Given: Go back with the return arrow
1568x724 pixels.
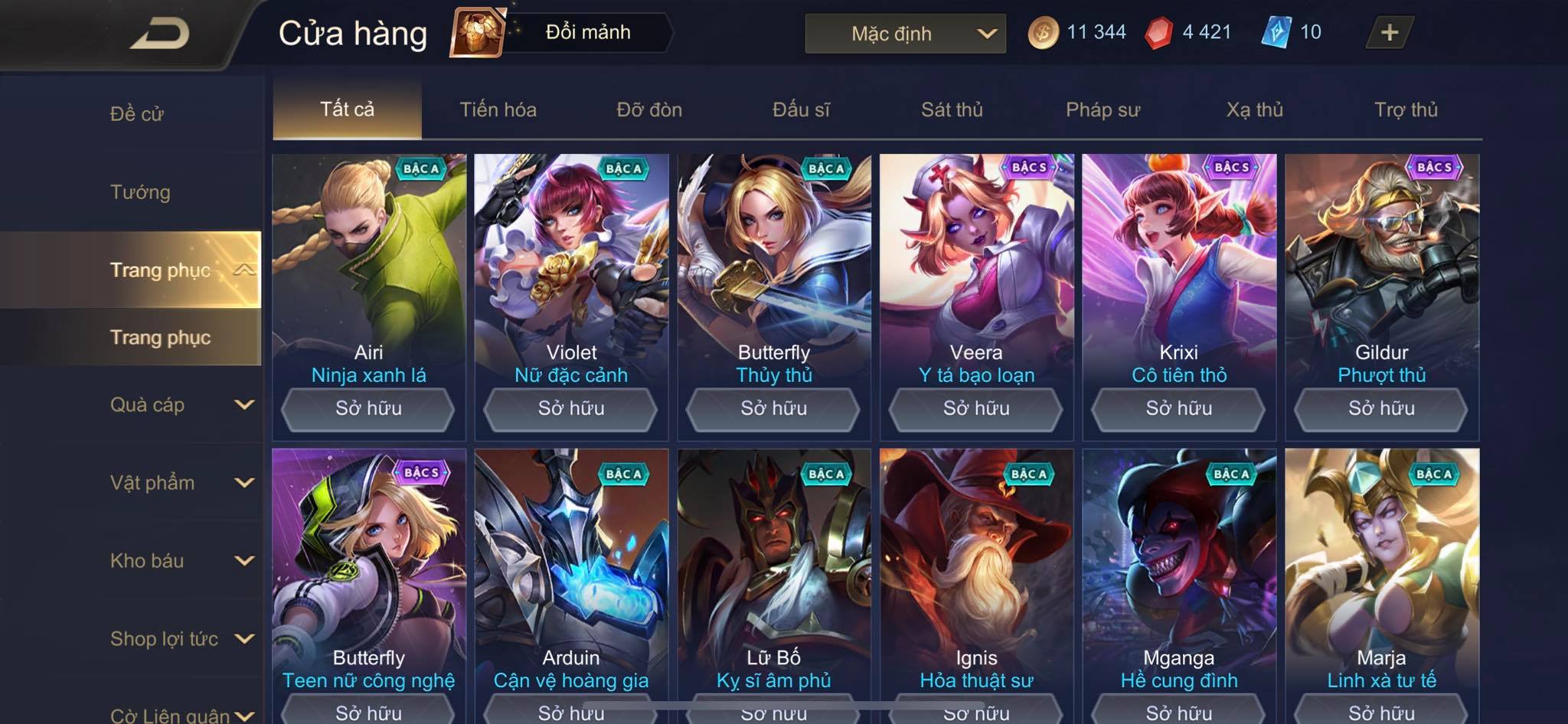Looking at the screenshot, I should click(x=160, y=34).
